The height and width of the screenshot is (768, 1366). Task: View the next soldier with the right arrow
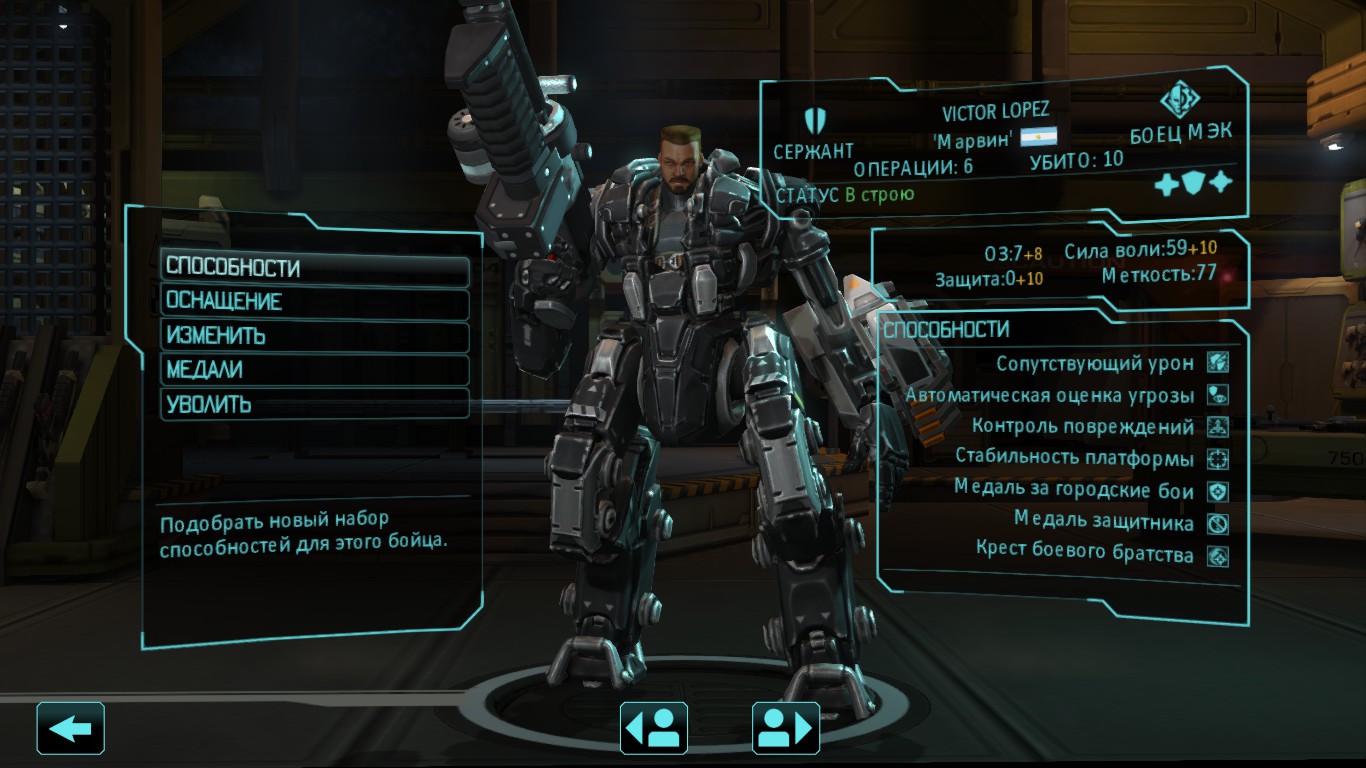[x=785, y=729]
